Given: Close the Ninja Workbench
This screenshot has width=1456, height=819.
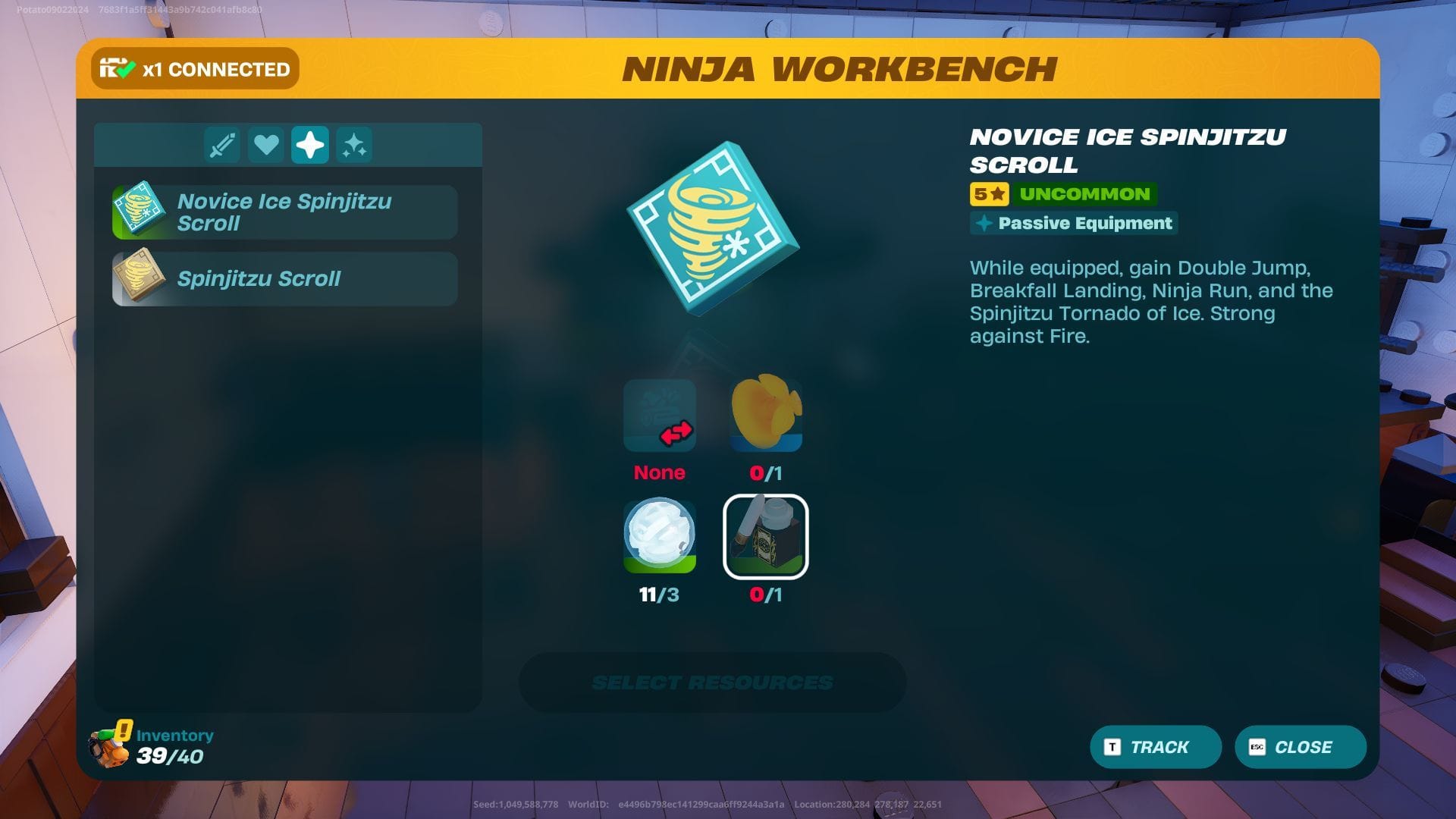Looking at the screenshot, I should [x=1300, y=747].
